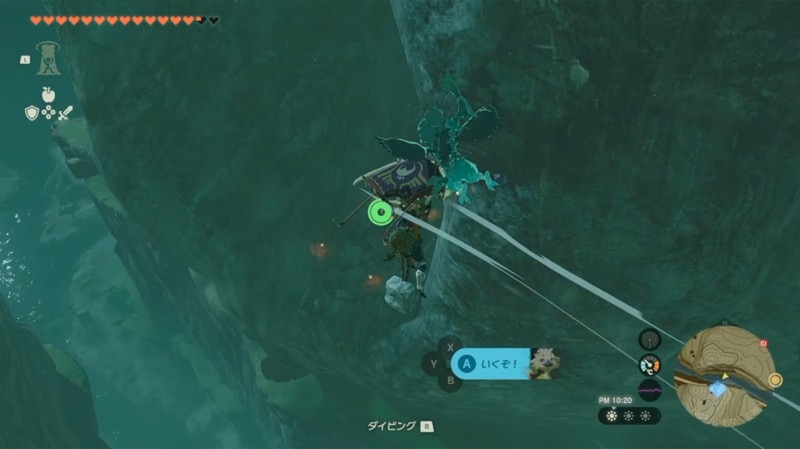This screenshot has width=800, height=449.
Task: Click Tulin's portrait beside the prompt
Action: coord(544,364)
